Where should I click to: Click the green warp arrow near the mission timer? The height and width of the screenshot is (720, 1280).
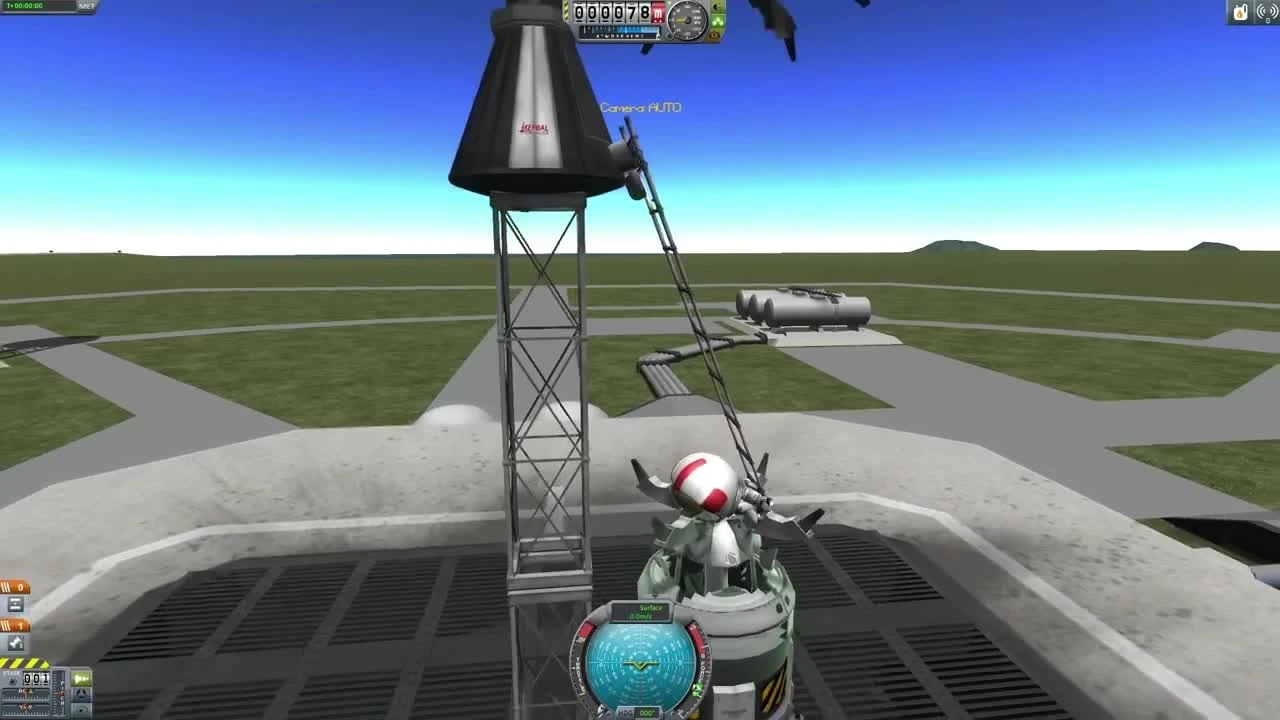(8, 8)
